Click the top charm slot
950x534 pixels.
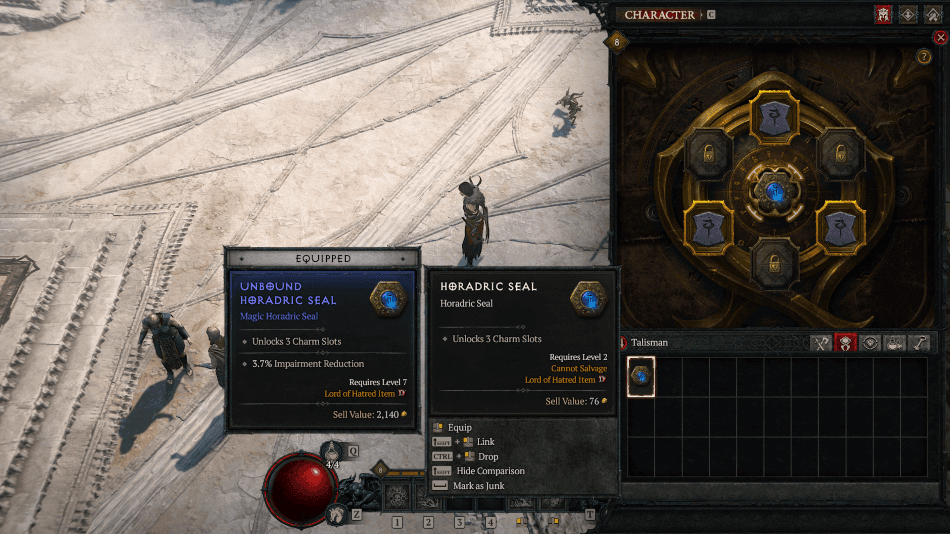pyautogui.click(x=774, y=117)
